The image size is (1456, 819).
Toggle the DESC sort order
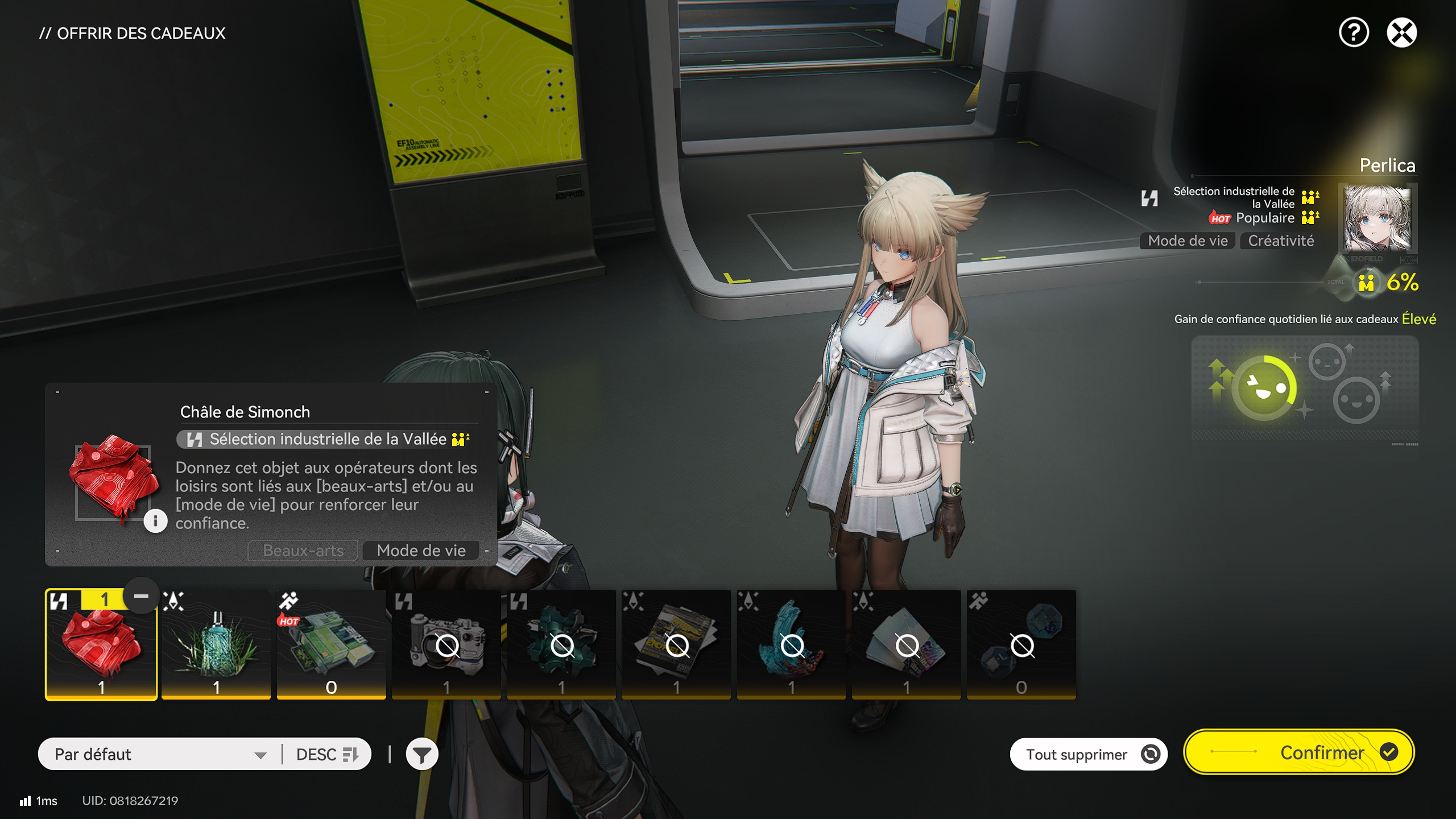(x=327, y=754)
